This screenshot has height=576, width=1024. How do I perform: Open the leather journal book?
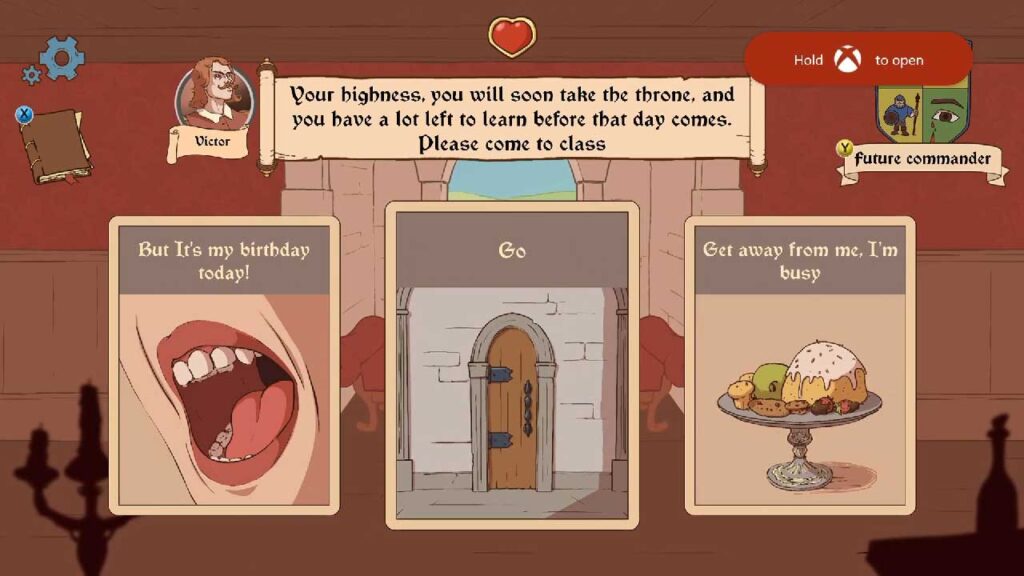(56, 146)
